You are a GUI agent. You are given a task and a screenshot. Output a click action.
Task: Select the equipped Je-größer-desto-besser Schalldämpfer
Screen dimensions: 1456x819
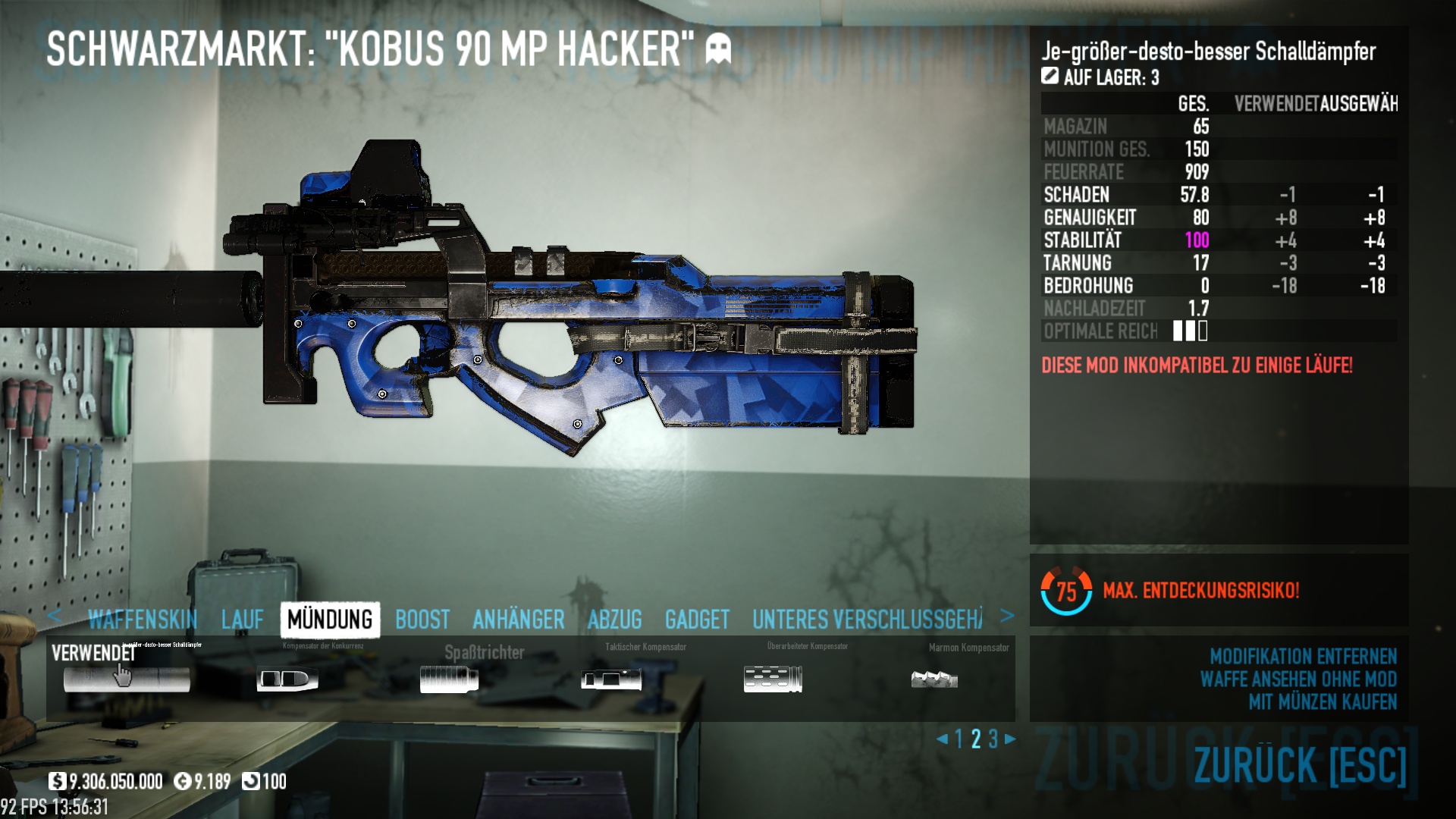point(127,679)
